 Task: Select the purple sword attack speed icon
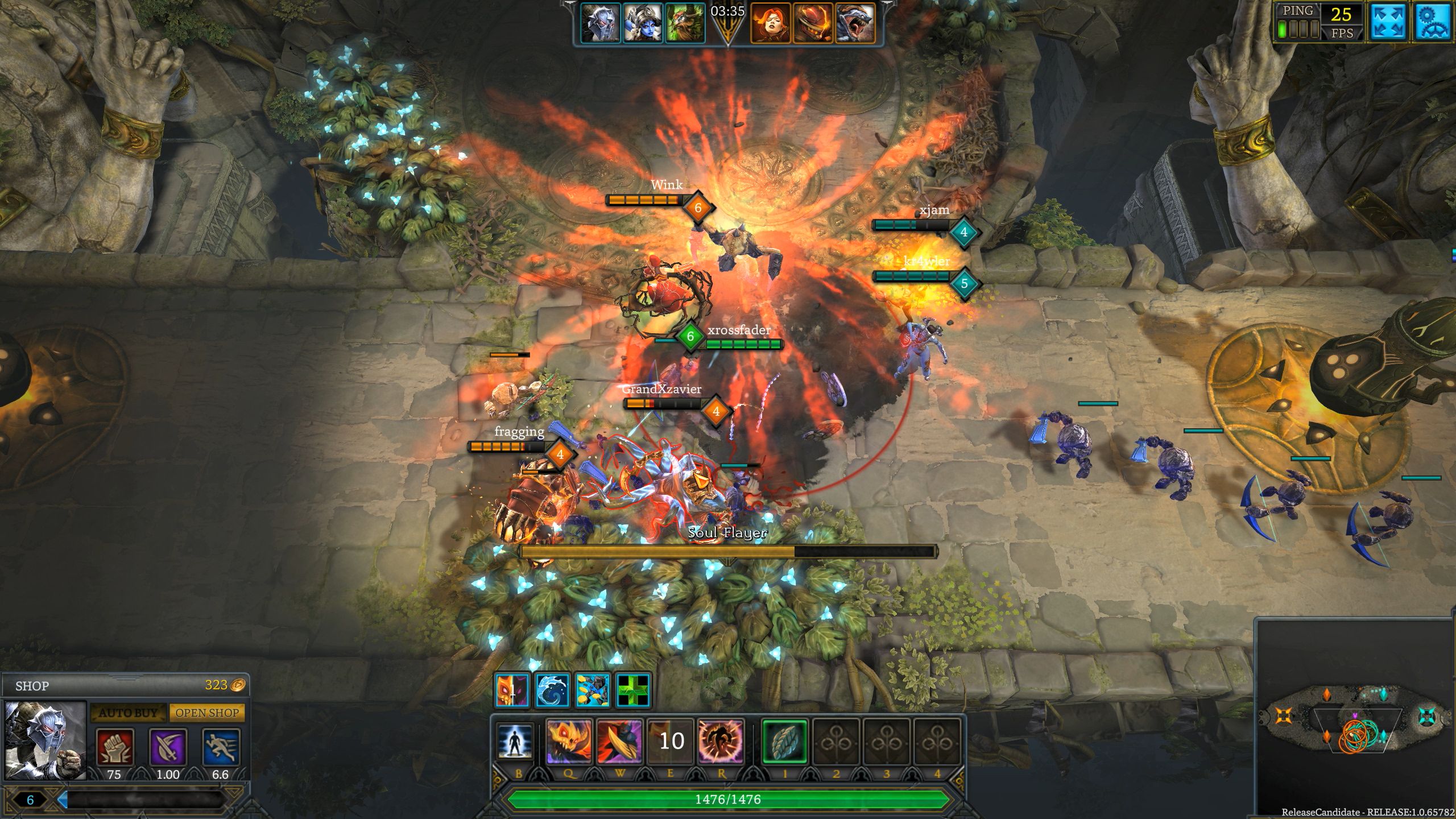pos(168,747)
